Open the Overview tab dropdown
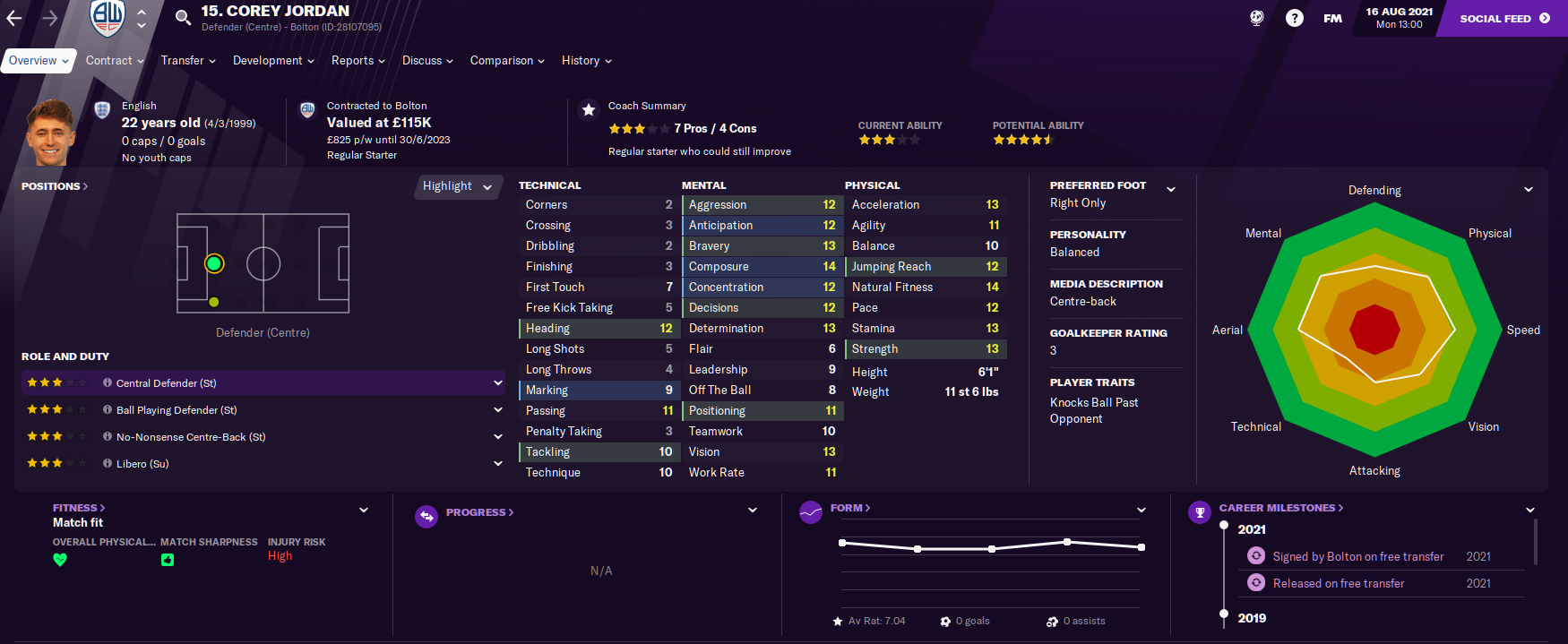Screen dimensions: 1568x644 coord(39,61)
